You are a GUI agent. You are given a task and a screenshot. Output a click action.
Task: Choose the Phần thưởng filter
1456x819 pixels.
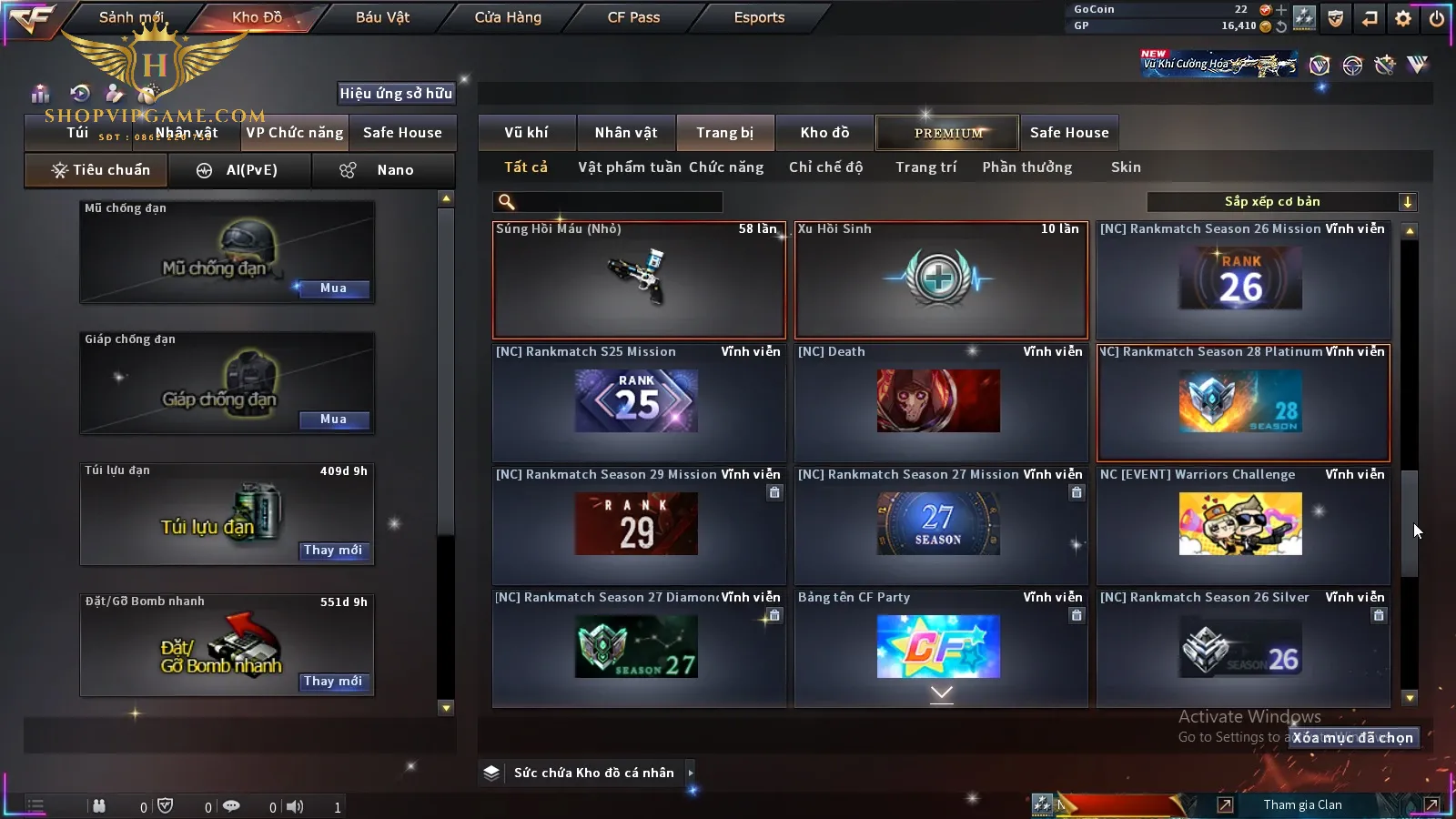click(x=1026, y=167)
